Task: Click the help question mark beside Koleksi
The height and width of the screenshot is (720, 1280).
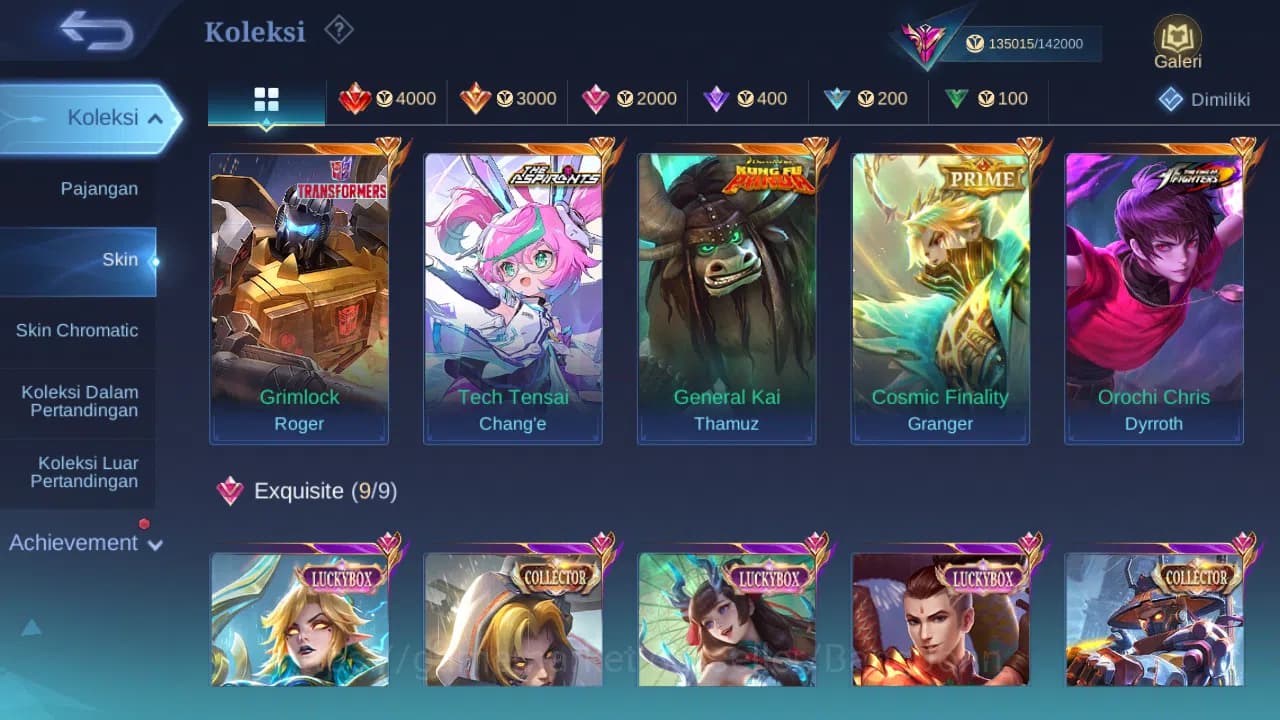Action: [338, 30]
